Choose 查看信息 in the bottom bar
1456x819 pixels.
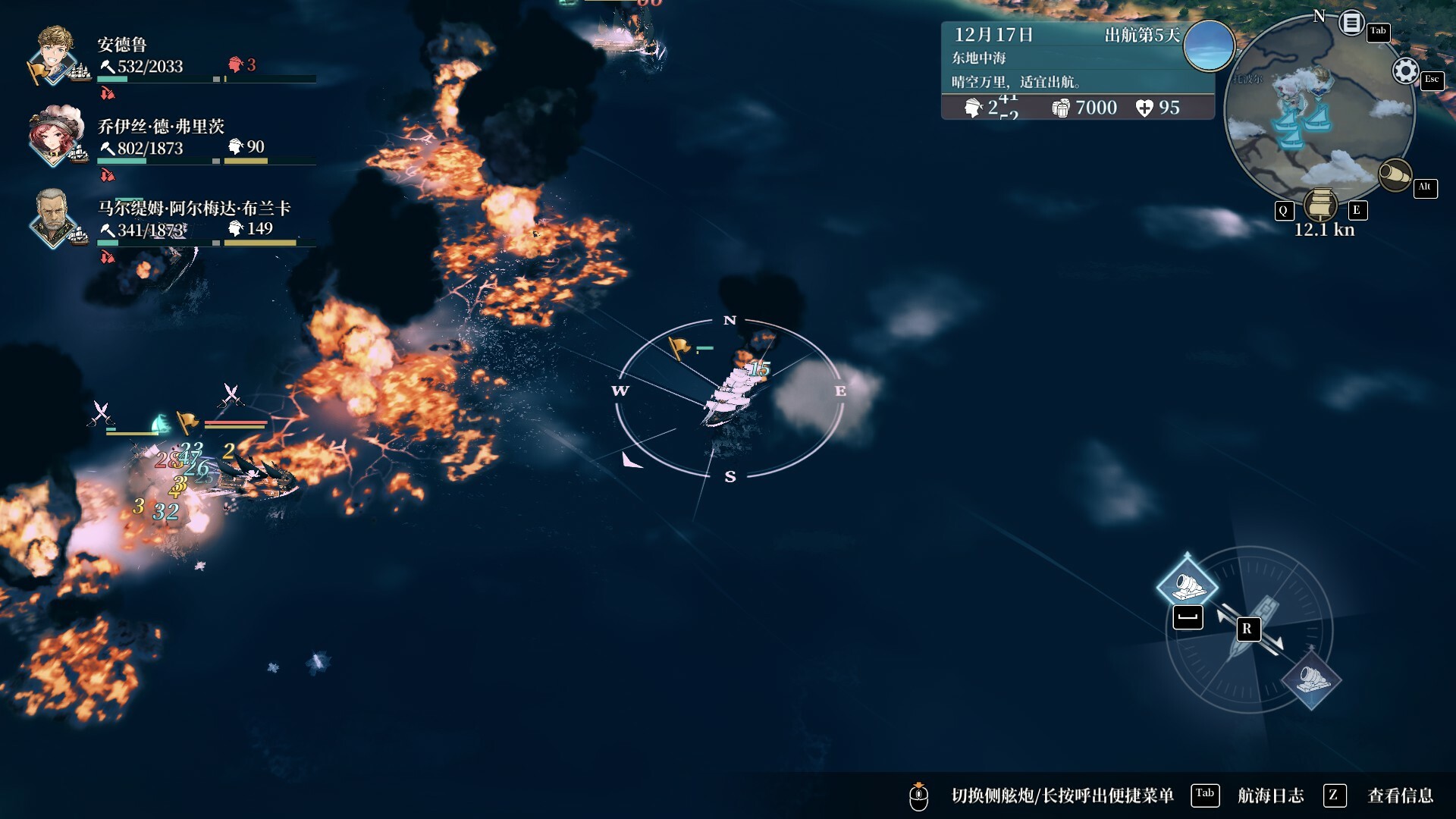pyautogui.click(x=1400, y=795)
